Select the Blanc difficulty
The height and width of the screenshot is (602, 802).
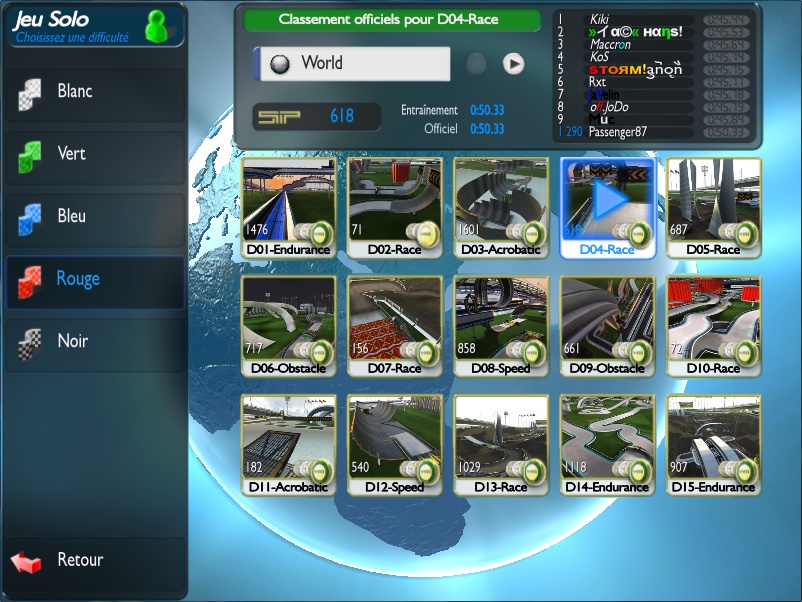[x=94, y=92]
